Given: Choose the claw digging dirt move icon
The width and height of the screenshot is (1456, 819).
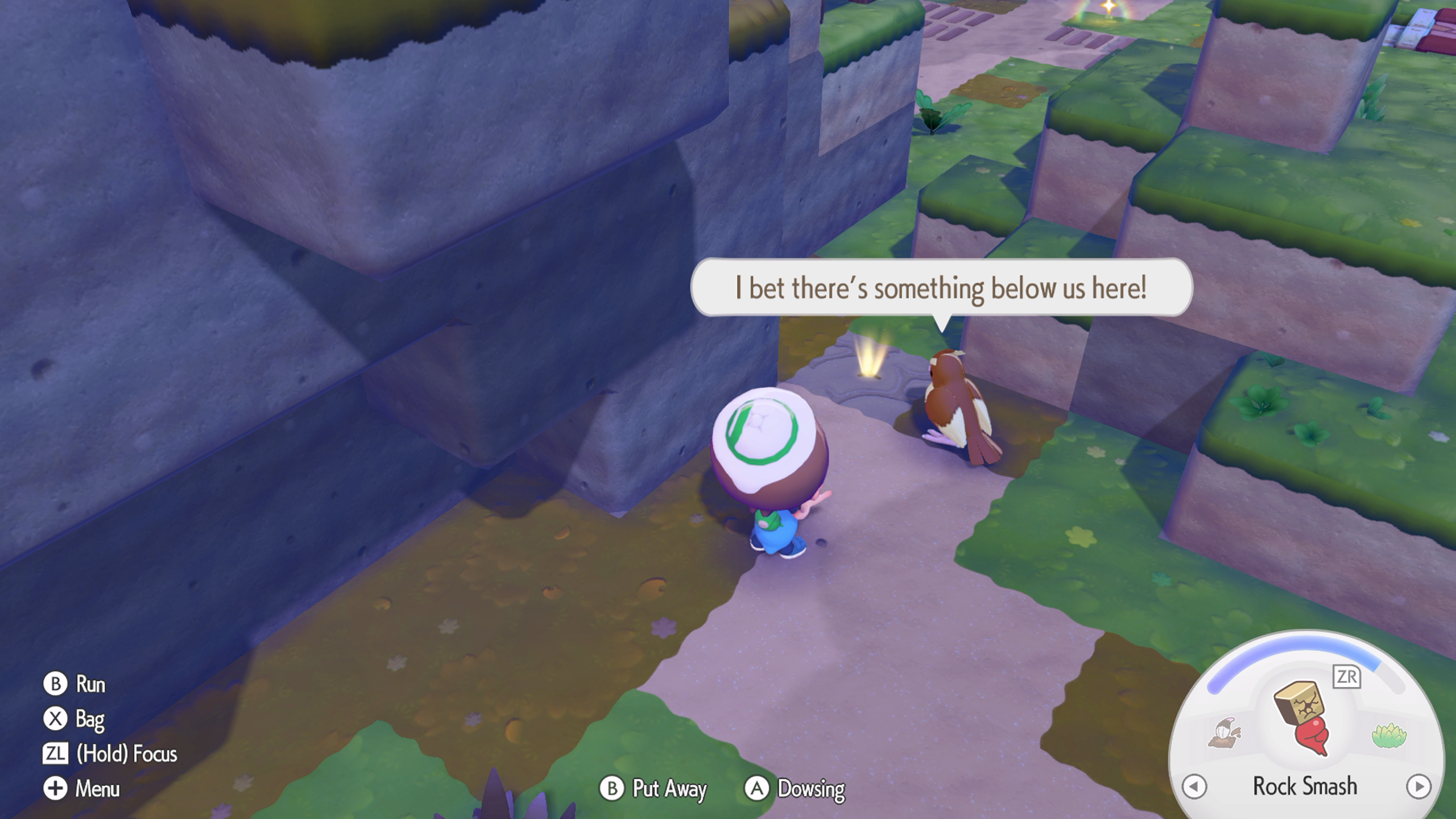Looking at the screenshot, I should click(1225, 734).
